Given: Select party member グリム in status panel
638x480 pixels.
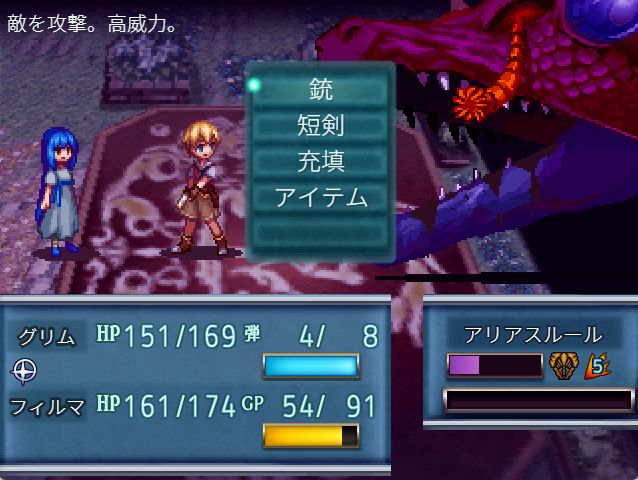Looking at the screenshot, I should 48,336.
